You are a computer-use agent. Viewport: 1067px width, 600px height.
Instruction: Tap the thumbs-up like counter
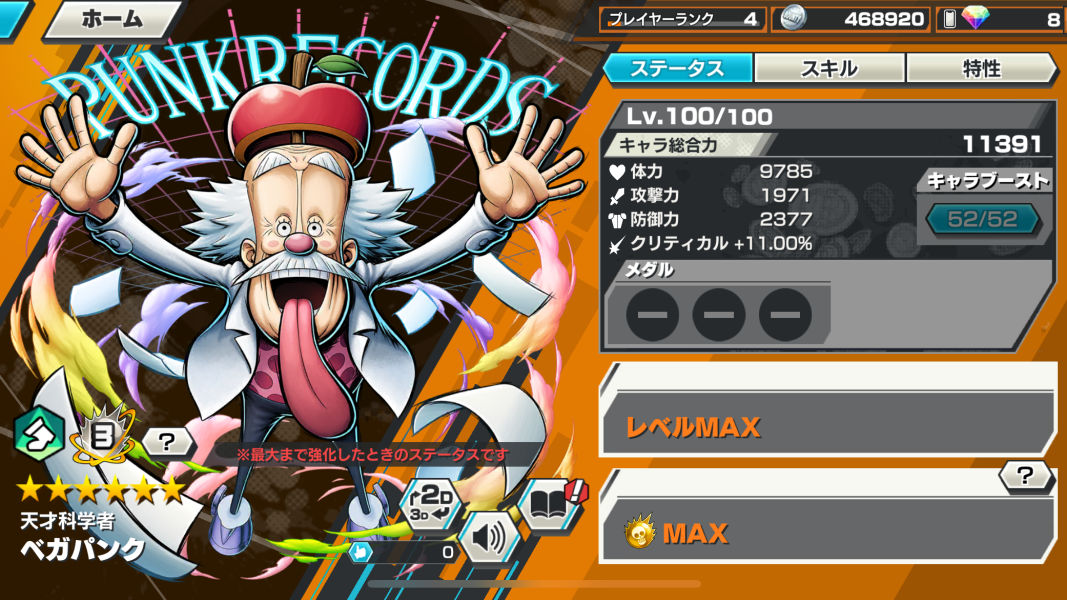tap(405, 551)
